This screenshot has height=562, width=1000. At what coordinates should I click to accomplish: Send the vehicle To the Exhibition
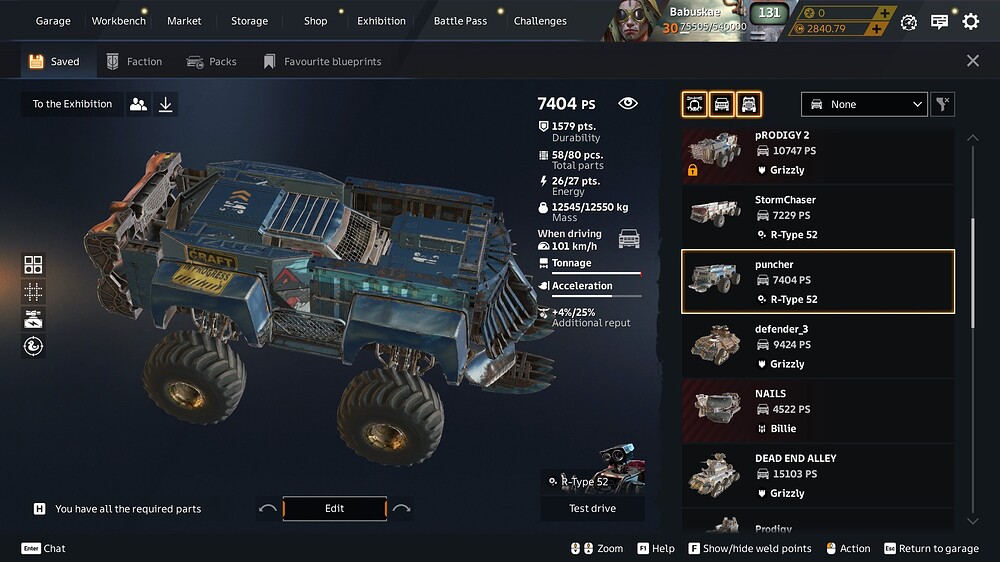pyautogui.click(x=72, y=104)
